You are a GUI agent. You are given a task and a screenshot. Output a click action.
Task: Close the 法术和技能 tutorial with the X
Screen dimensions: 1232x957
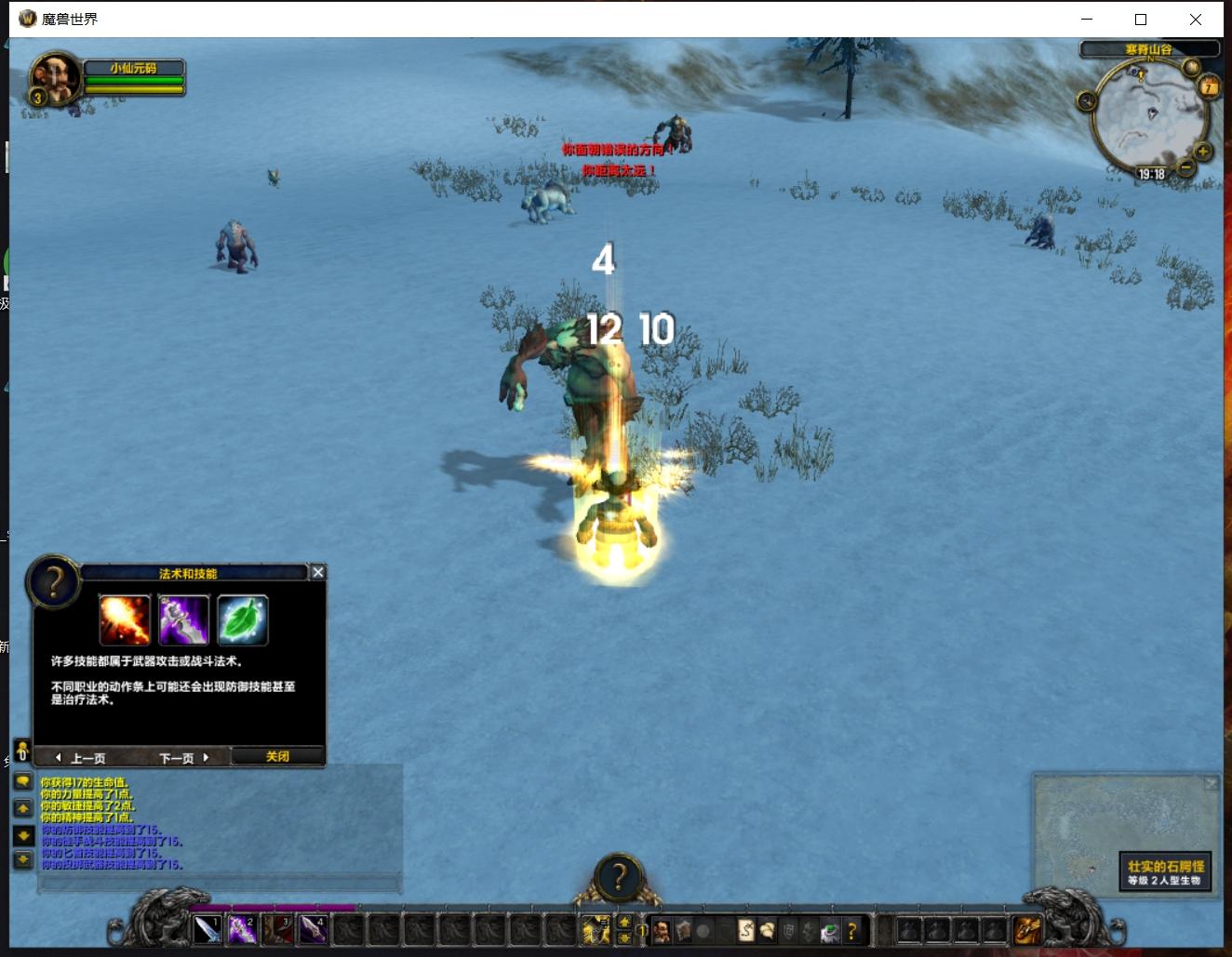pos(317,572)
